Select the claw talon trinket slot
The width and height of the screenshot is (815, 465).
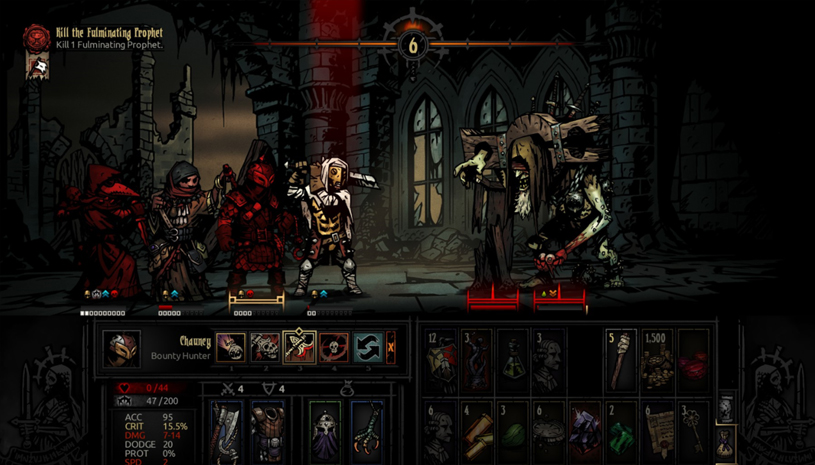coord(367,430)
